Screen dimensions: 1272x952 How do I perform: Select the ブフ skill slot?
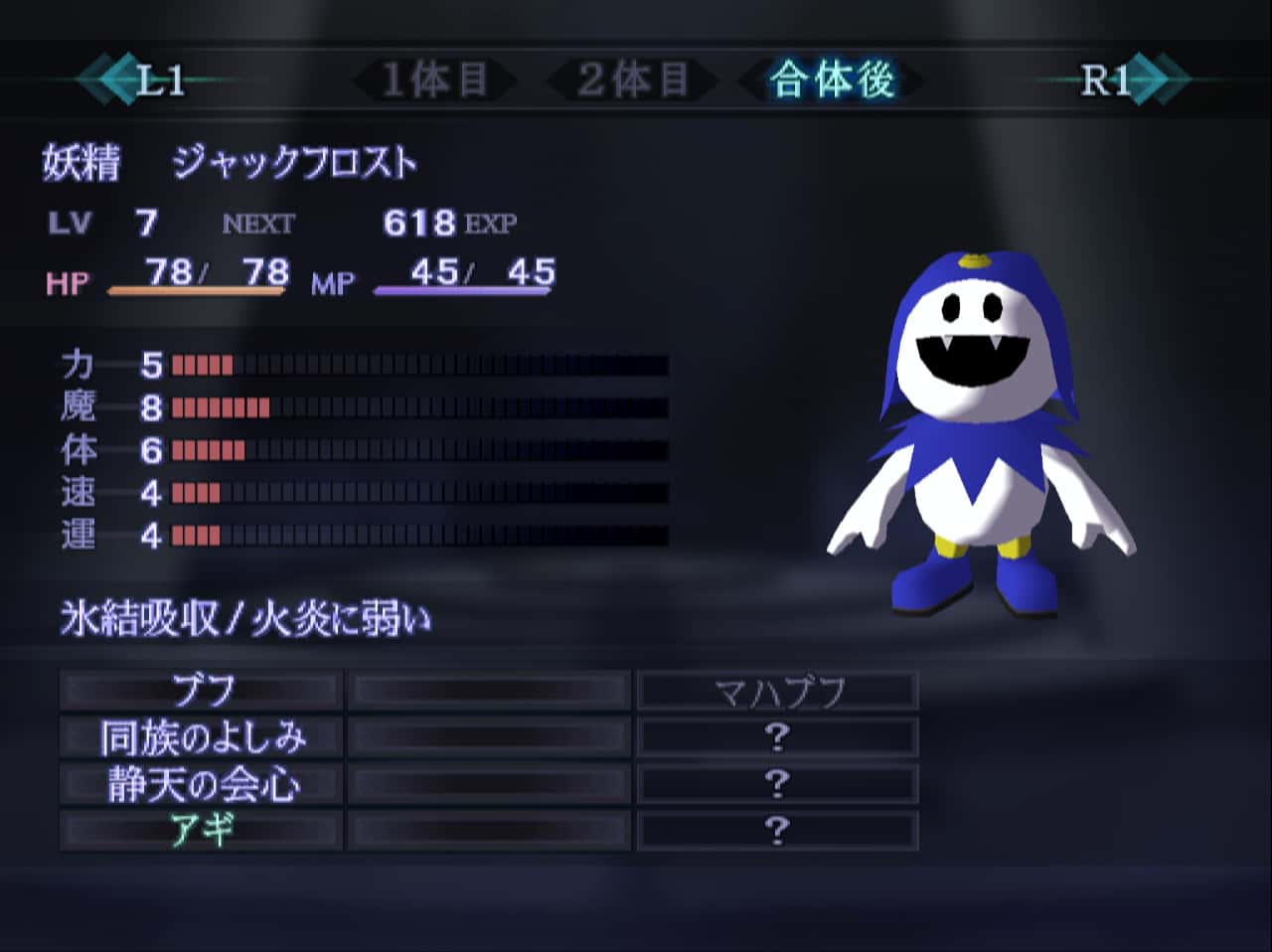199,688
